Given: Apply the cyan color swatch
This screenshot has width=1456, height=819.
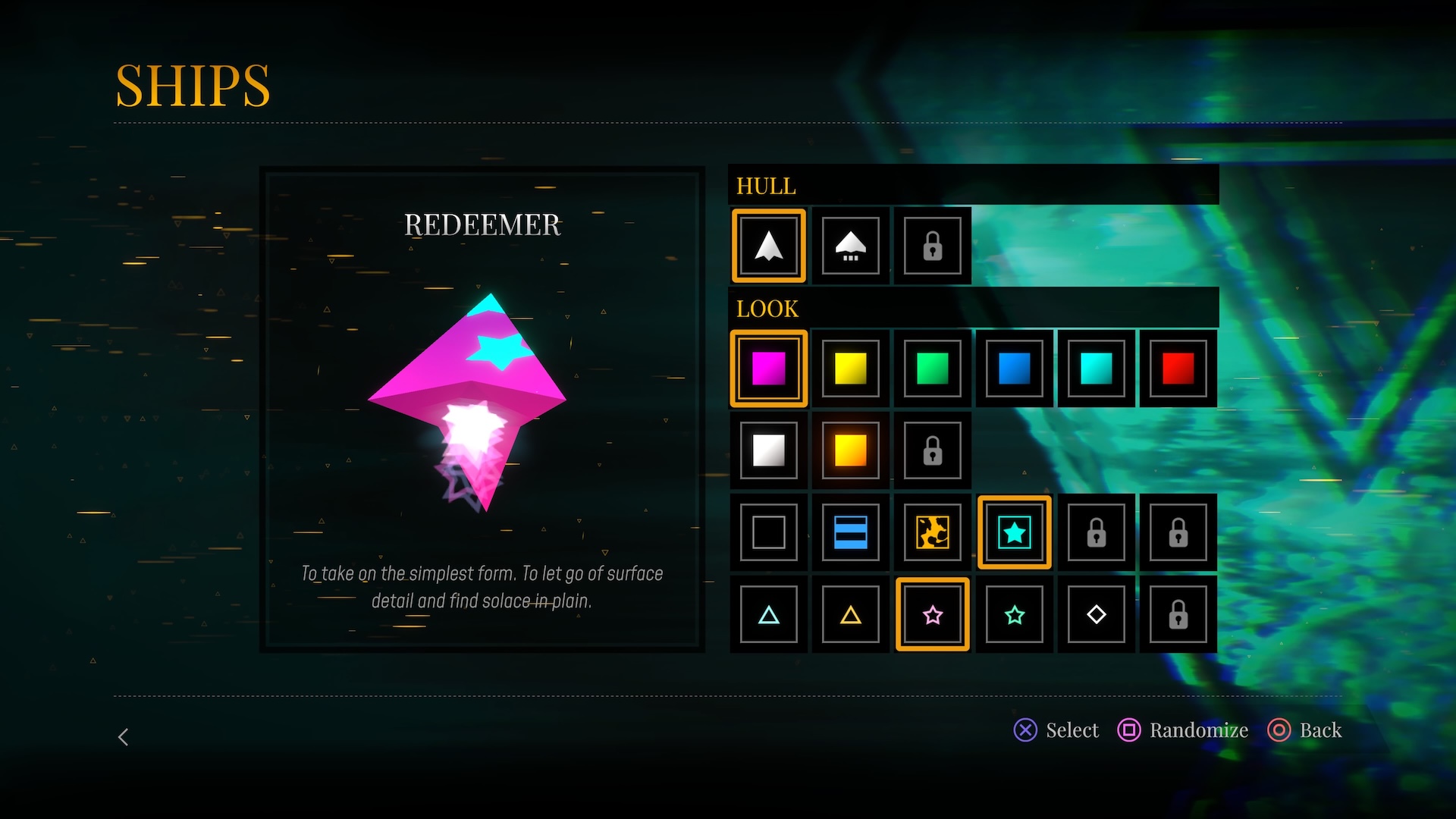Looking at the screenshot, I should click(x=1096, y=369).
